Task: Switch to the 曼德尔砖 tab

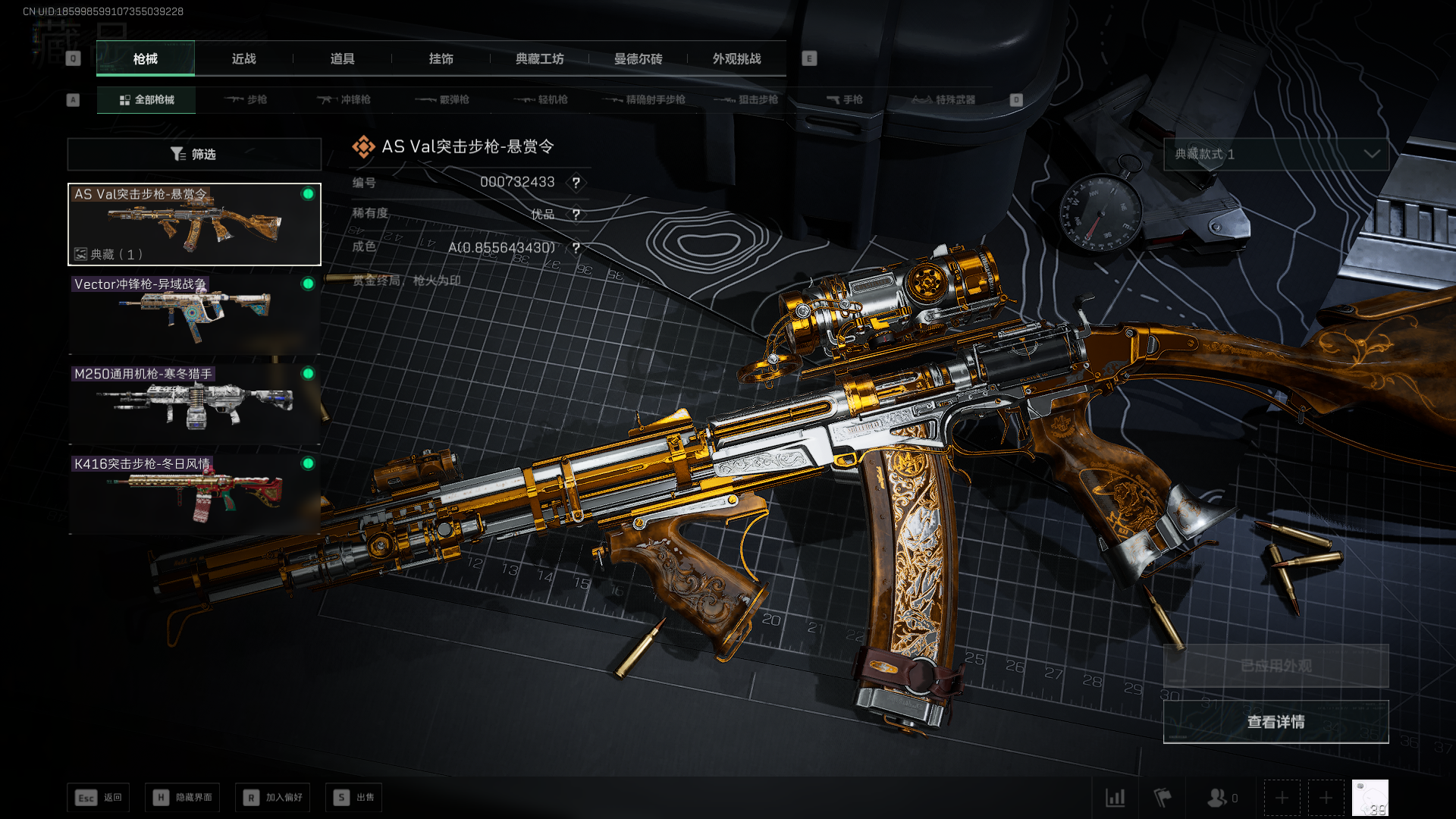Action: tap(638, 59)
